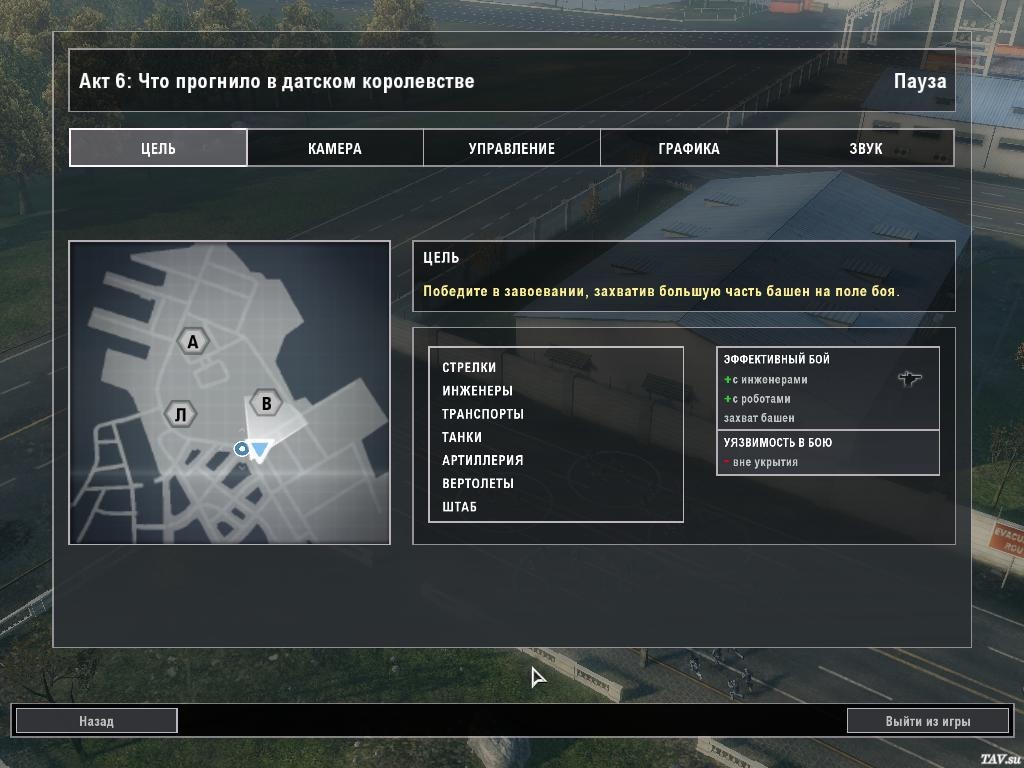Image resolution: width=1024 pixels, height=768 pixels.
Task: Click the Назад back button
Action: point(97,721)
